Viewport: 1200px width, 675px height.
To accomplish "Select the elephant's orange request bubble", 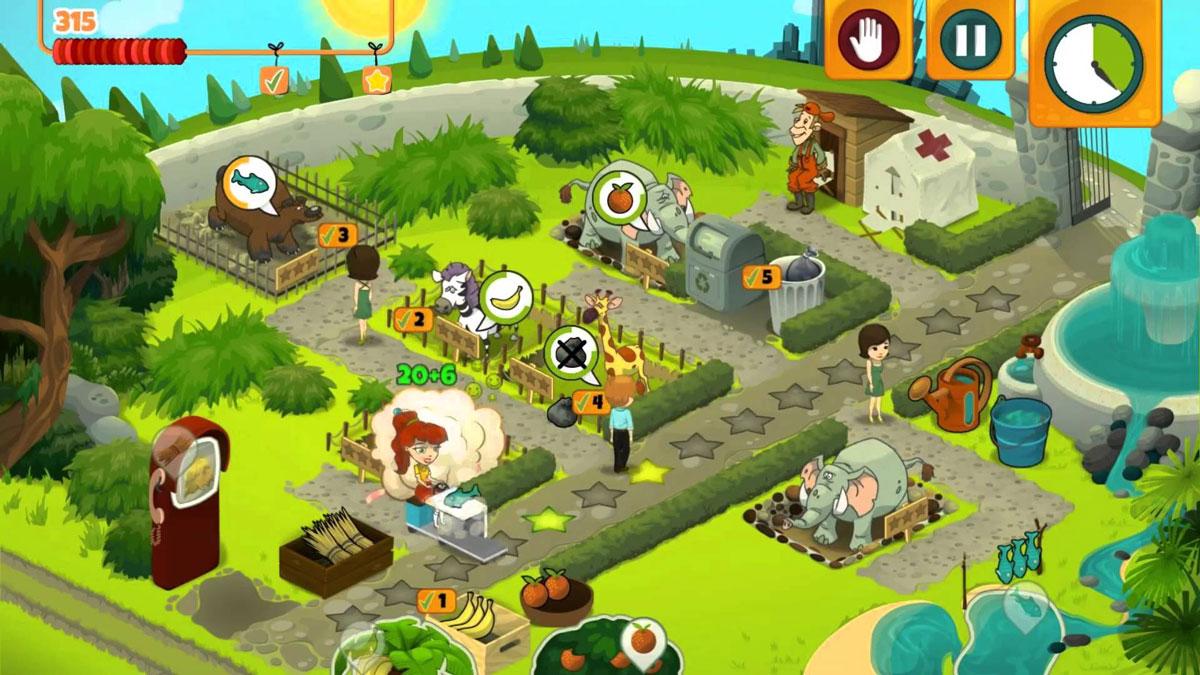I will pos(619,195).
